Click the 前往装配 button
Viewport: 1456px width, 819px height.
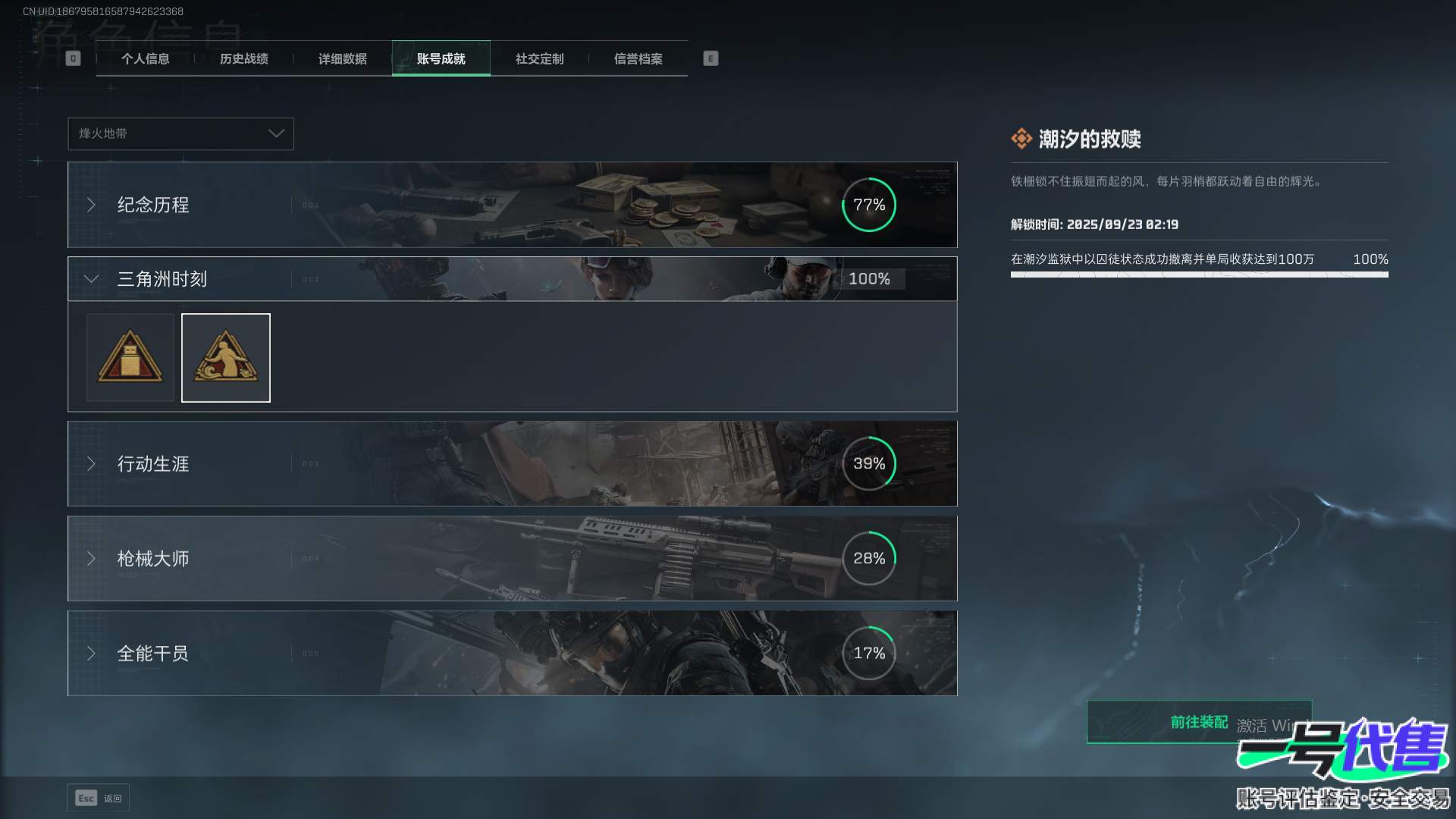pyautogui.click(x=1198, y=722)
